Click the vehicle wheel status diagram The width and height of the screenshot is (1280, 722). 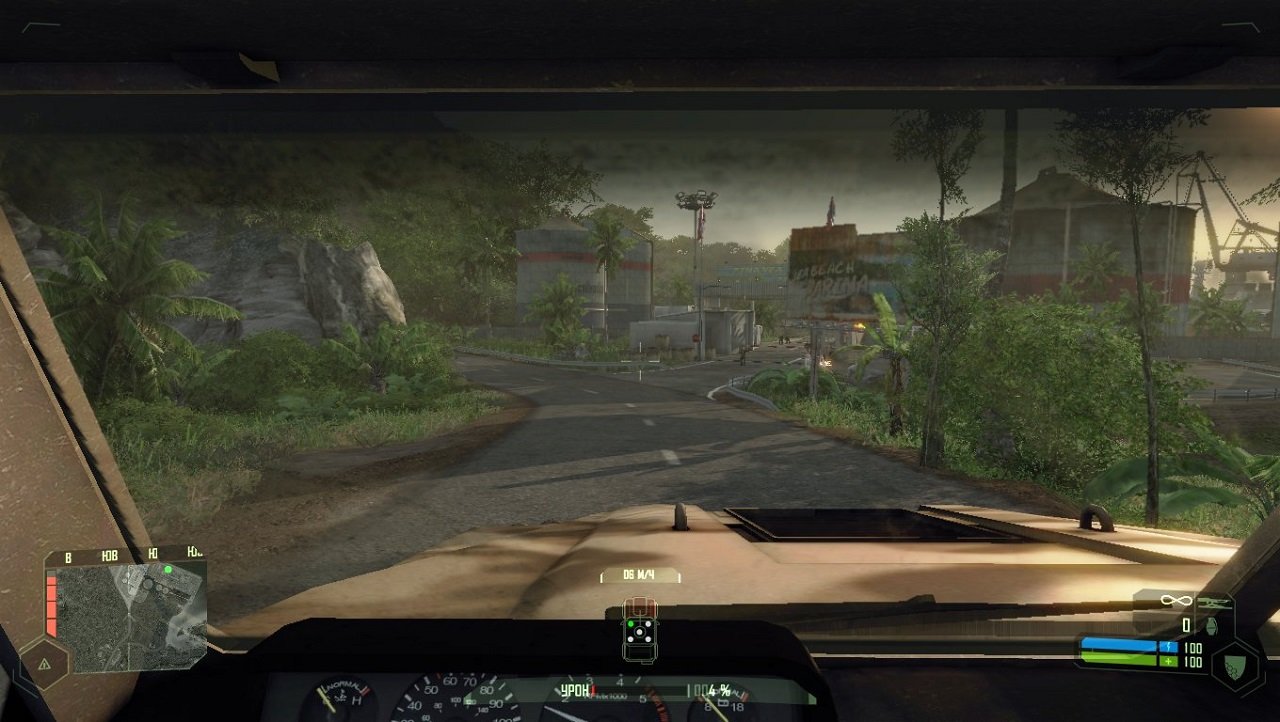[640, 632]
